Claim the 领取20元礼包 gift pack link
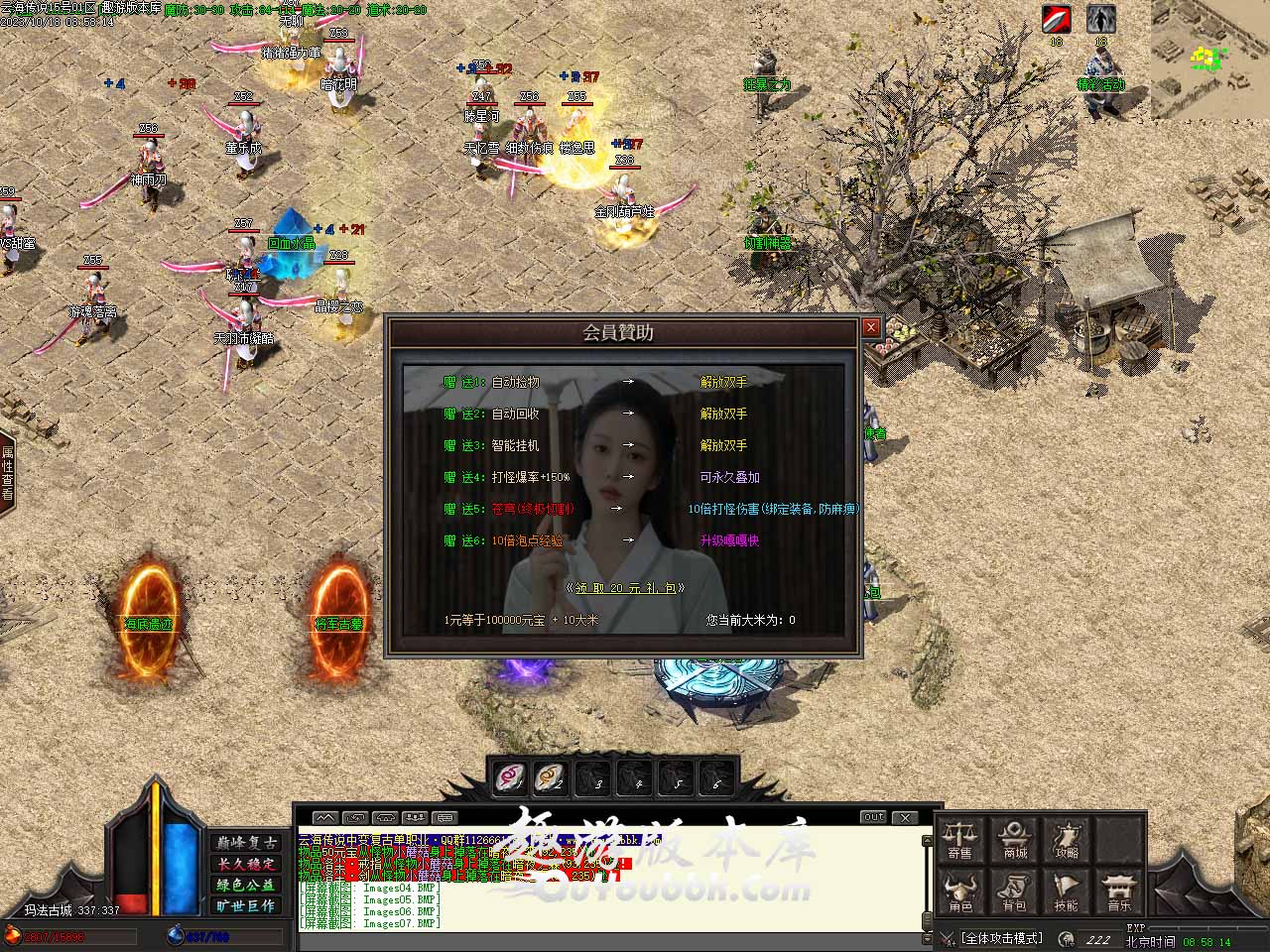The height and width of the screenshot is (952, 1270). pos(625,588)
